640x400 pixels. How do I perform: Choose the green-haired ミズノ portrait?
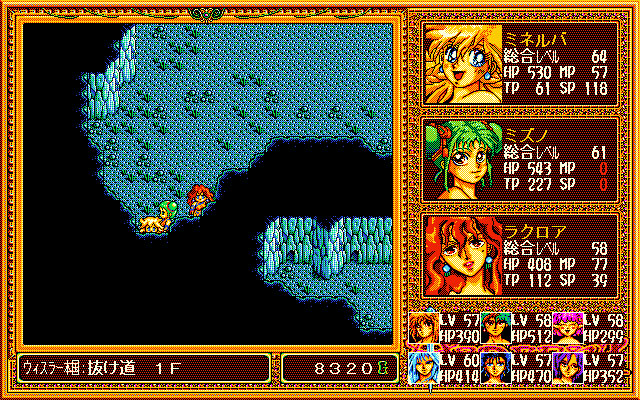(459, 158)
